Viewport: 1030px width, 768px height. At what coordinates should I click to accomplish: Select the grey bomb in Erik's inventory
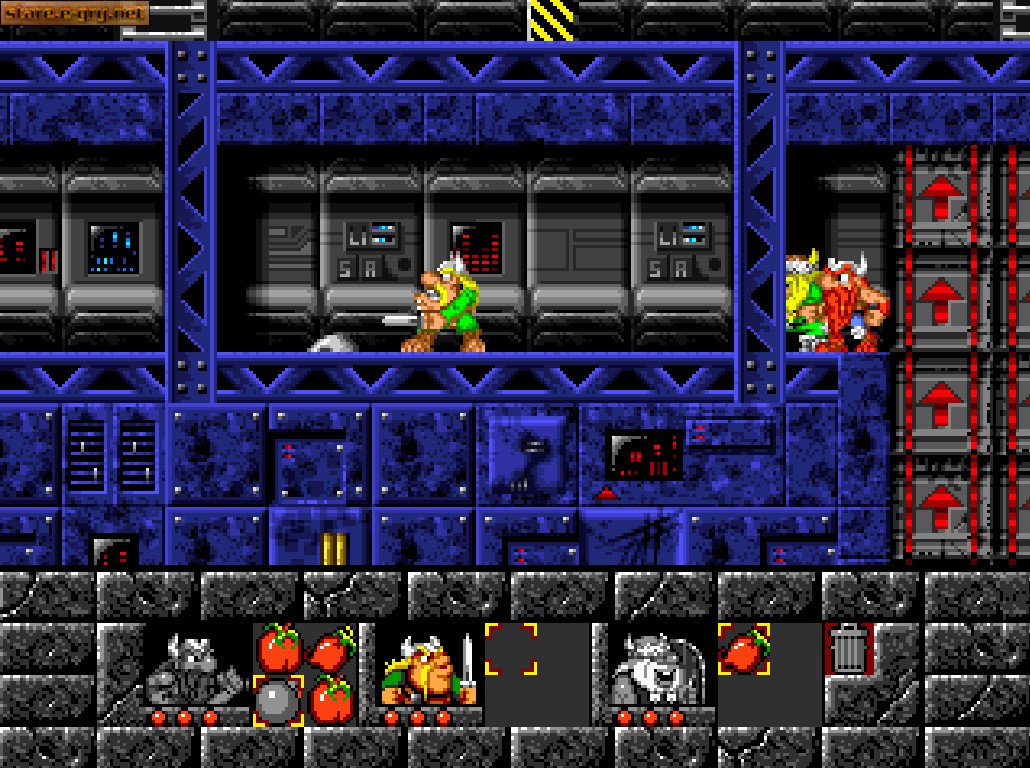tap(278, 700)
